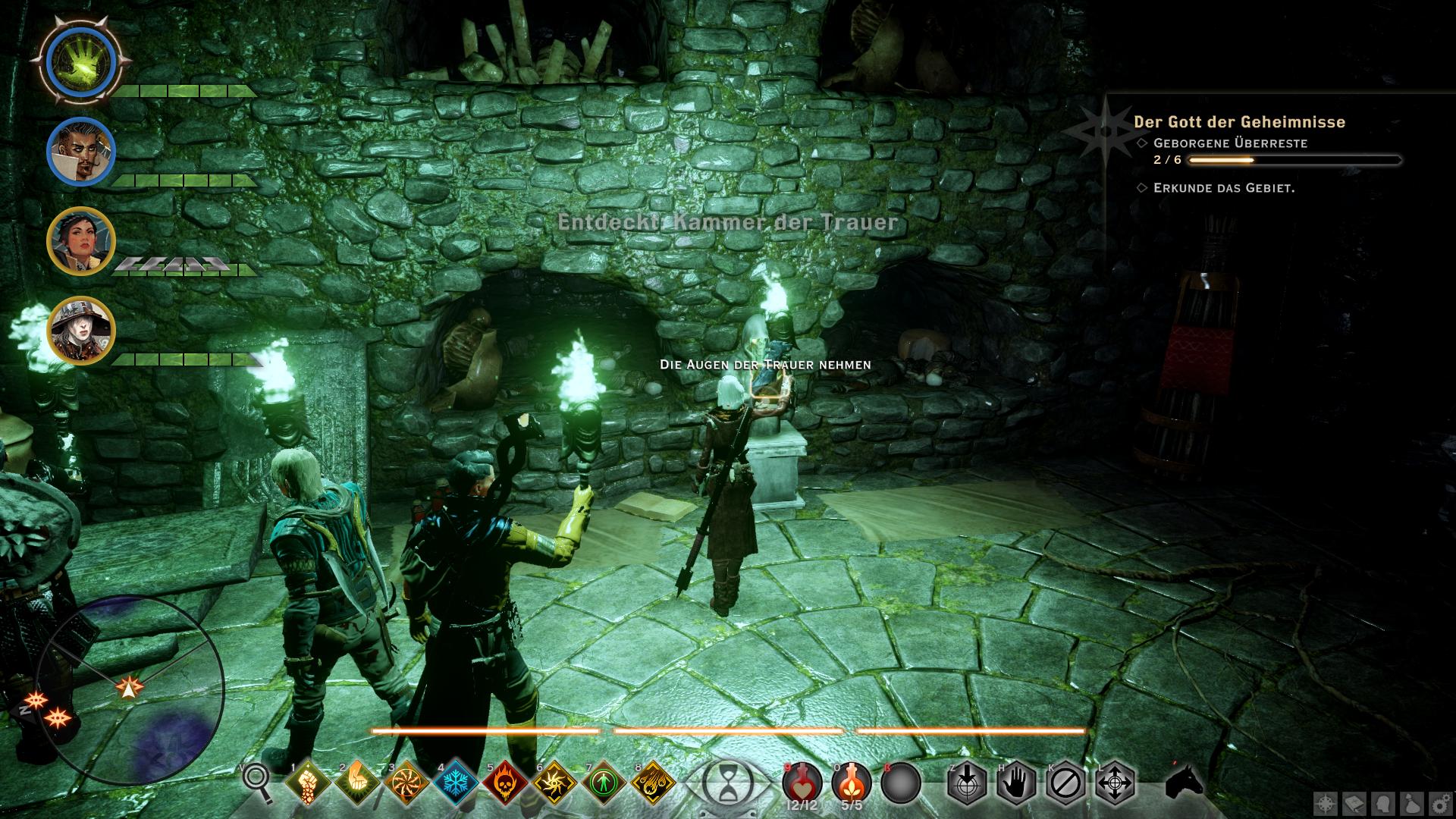The height and width of the screenshot is (819, 1456).
Task: Issue the attack-my-target crosshair command
Action: (x=967, y=783)
